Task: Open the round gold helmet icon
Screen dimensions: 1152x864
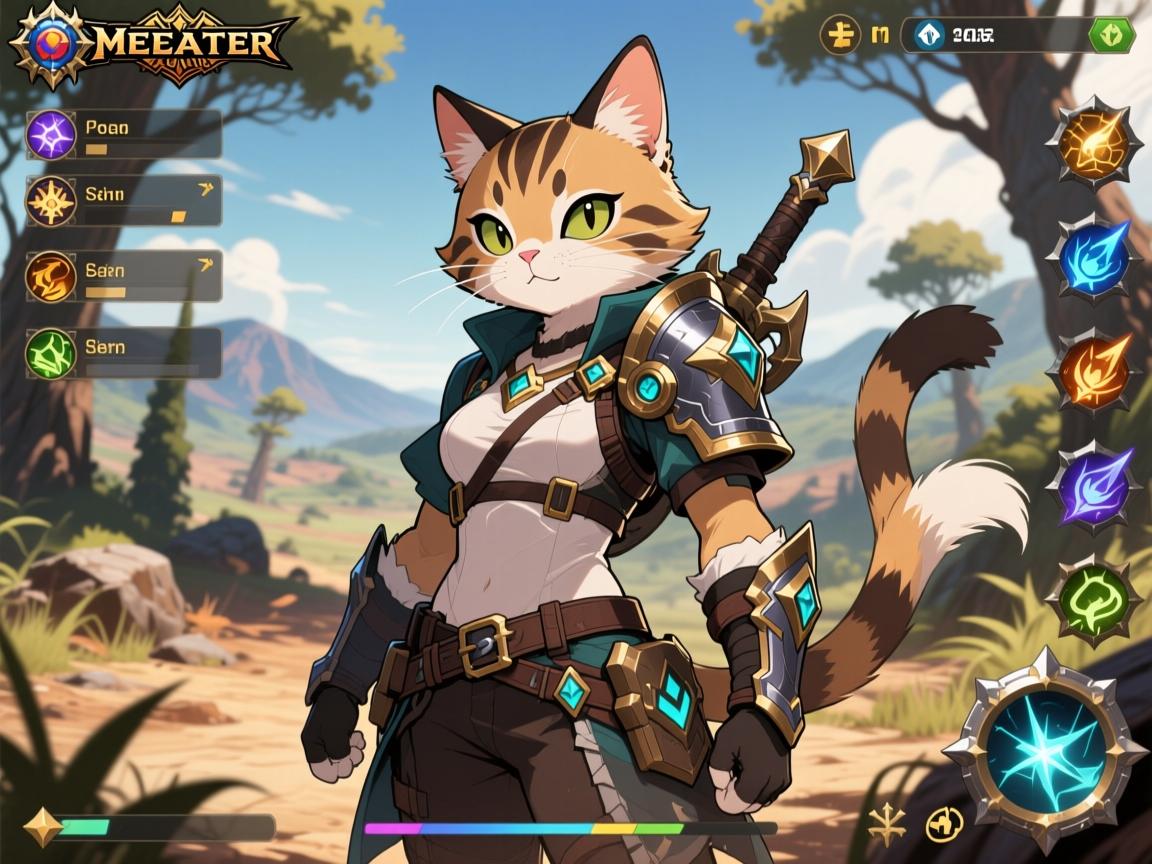Action: tap(944, 824)
